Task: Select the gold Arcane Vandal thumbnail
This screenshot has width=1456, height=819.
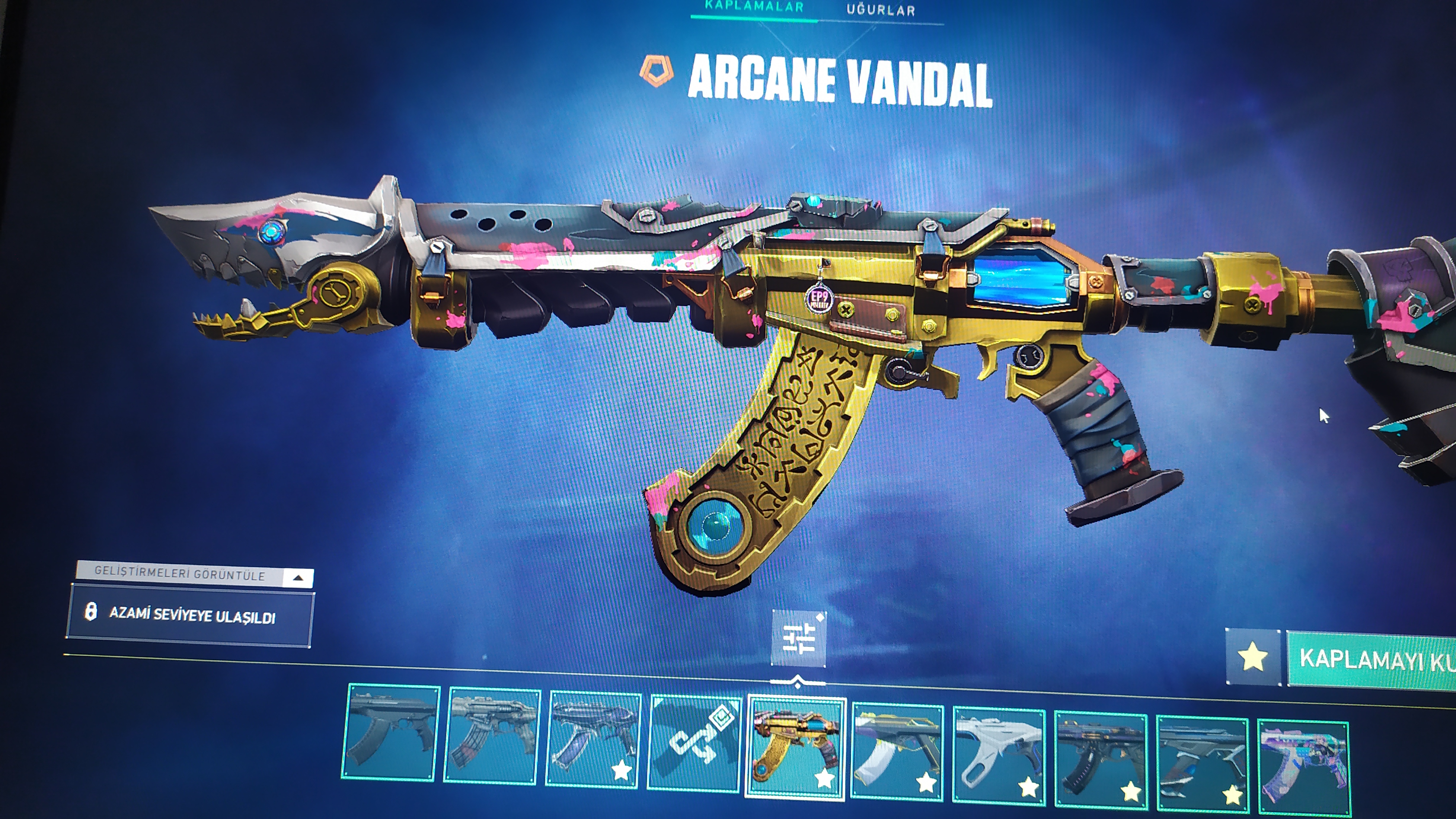Action: (796, 746)
